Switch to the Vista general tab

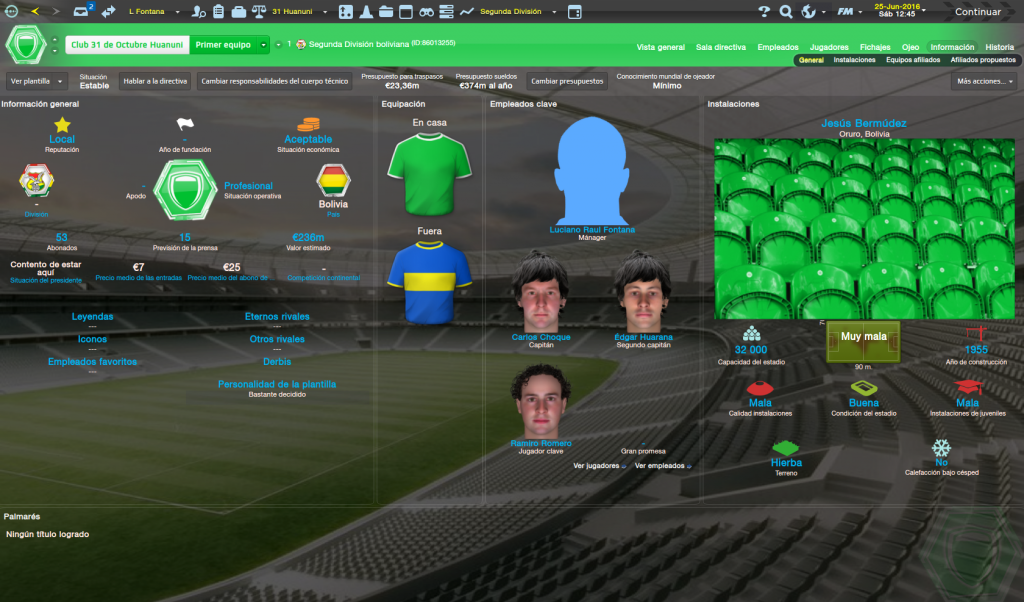[660, 47]
